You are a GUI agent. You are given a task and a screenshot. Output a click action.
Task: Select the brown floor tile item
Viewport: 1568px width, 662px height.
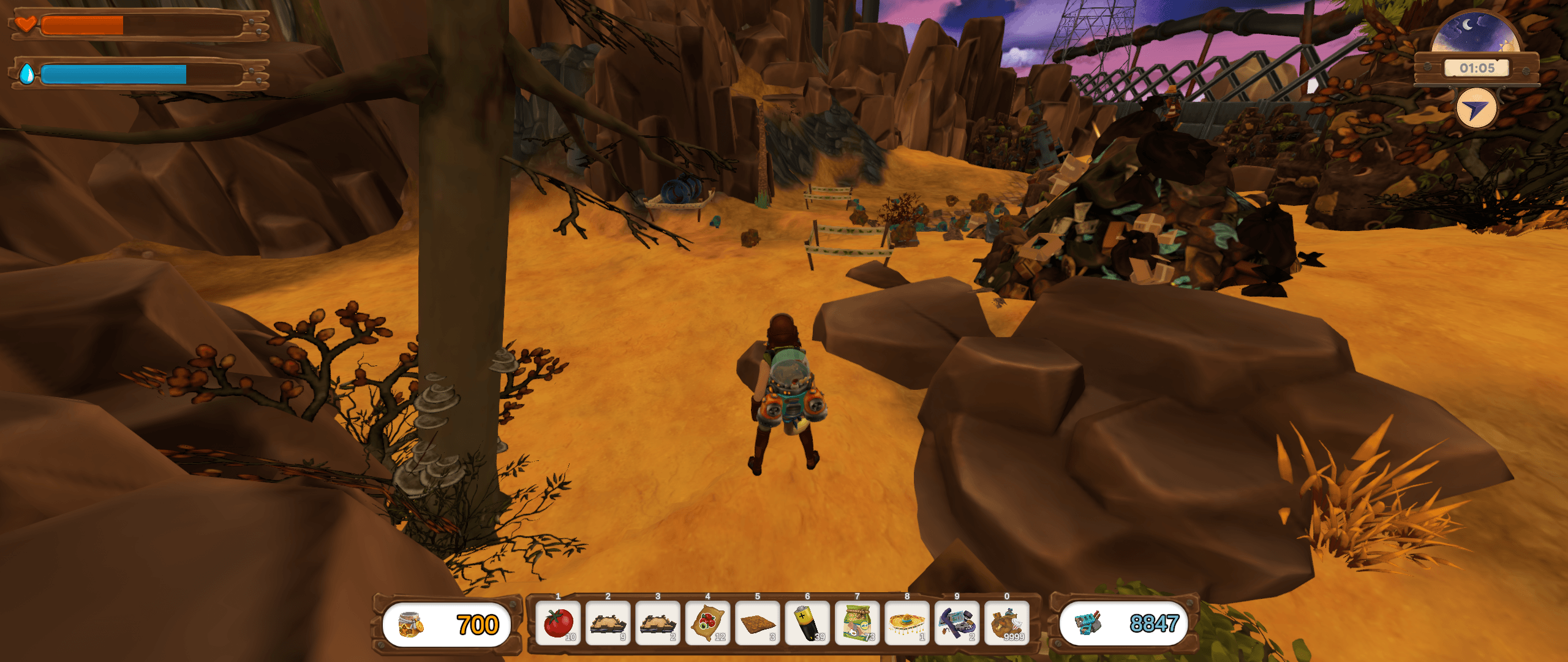(x=758, y=623)
